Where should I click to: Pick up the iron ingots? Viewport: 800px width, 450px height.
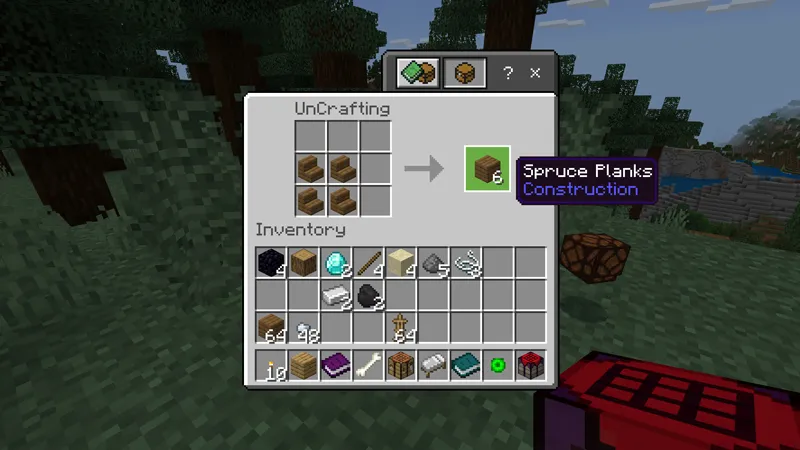(336, 295)
